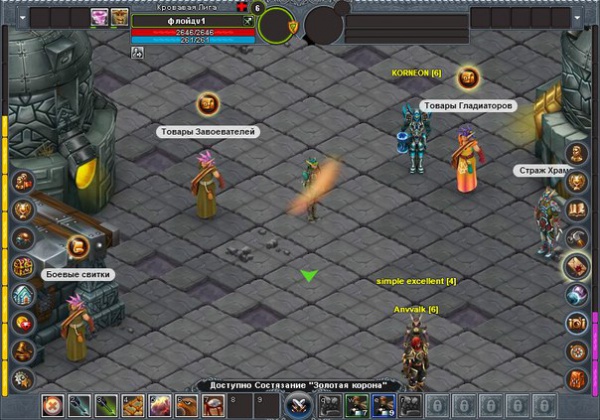This screenshot has height=420, width=600.
Task: Click the Страж Храма label
Action: tap(546, 171)
